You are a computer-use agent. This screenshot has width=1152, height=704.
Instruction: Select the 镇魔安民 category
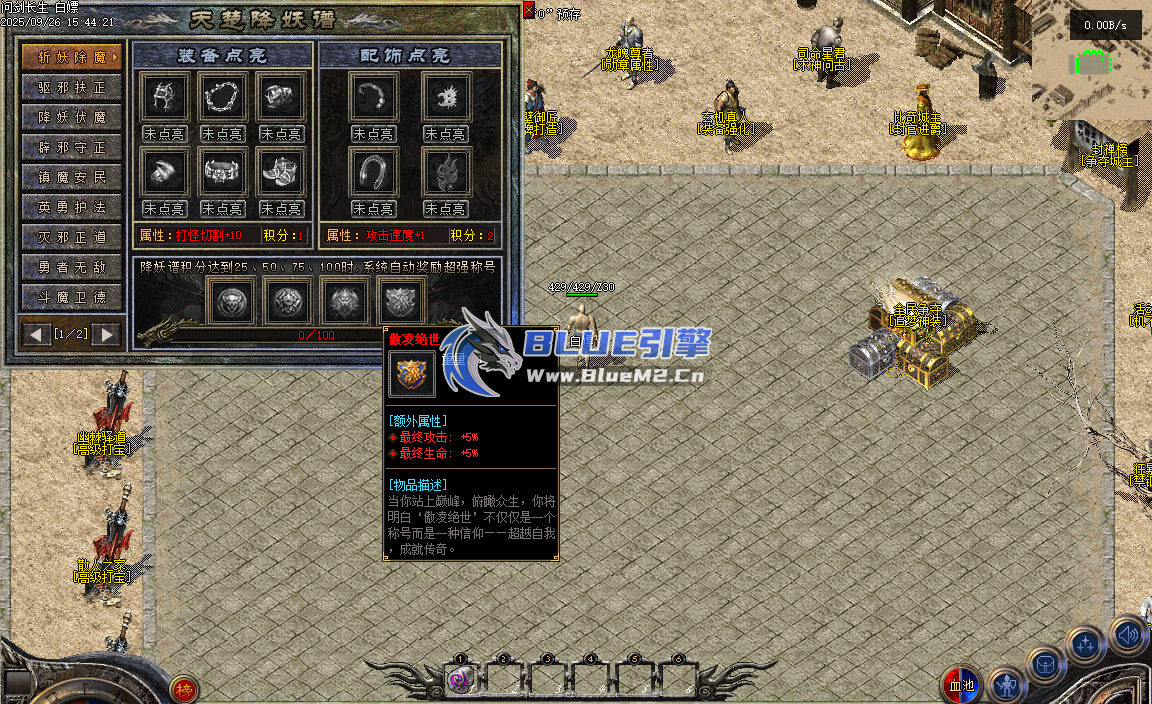click(72, 177)
